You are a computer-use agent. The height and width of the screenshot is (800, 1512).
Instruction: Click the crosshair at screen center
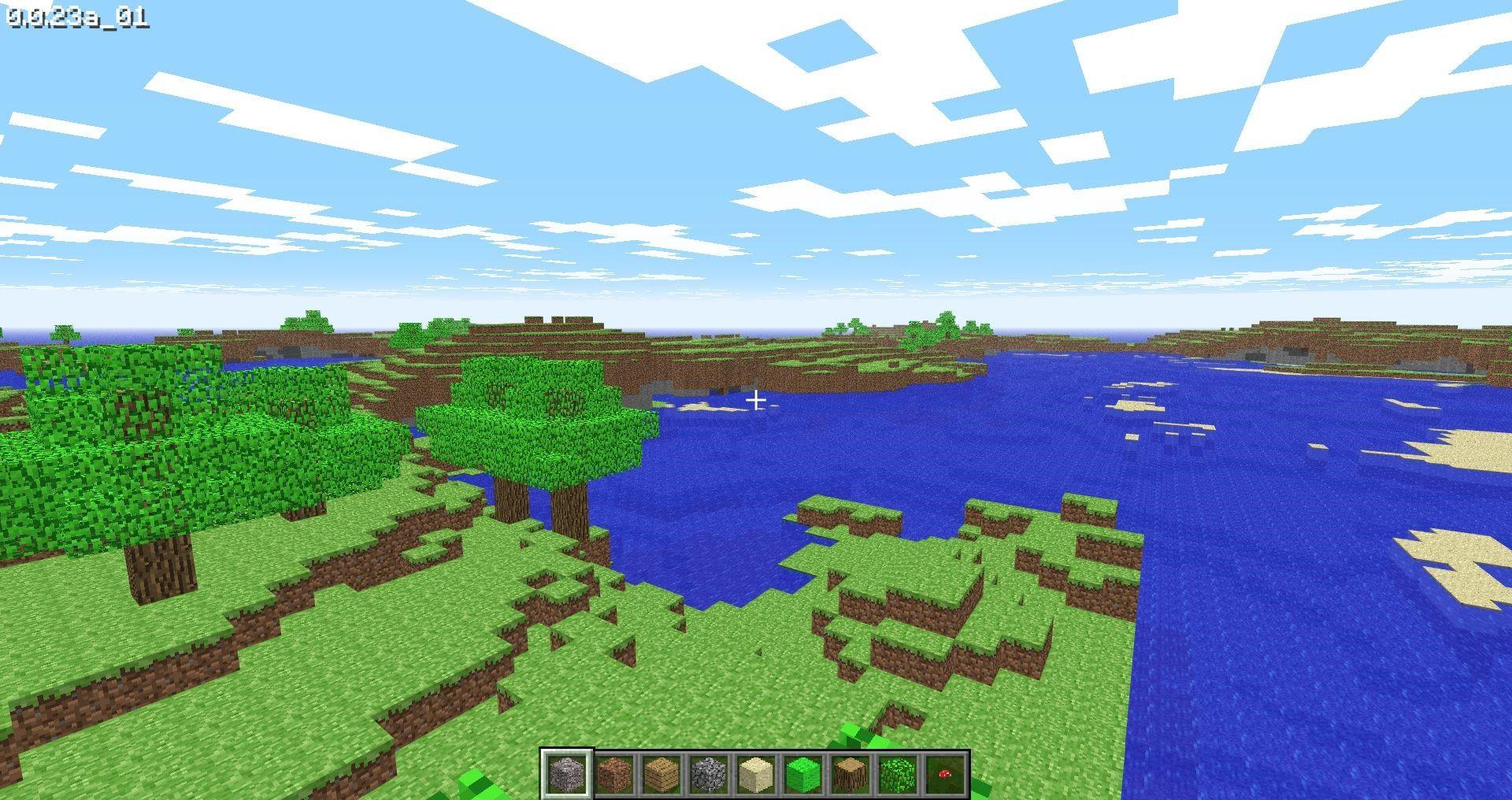pos(756,400)
